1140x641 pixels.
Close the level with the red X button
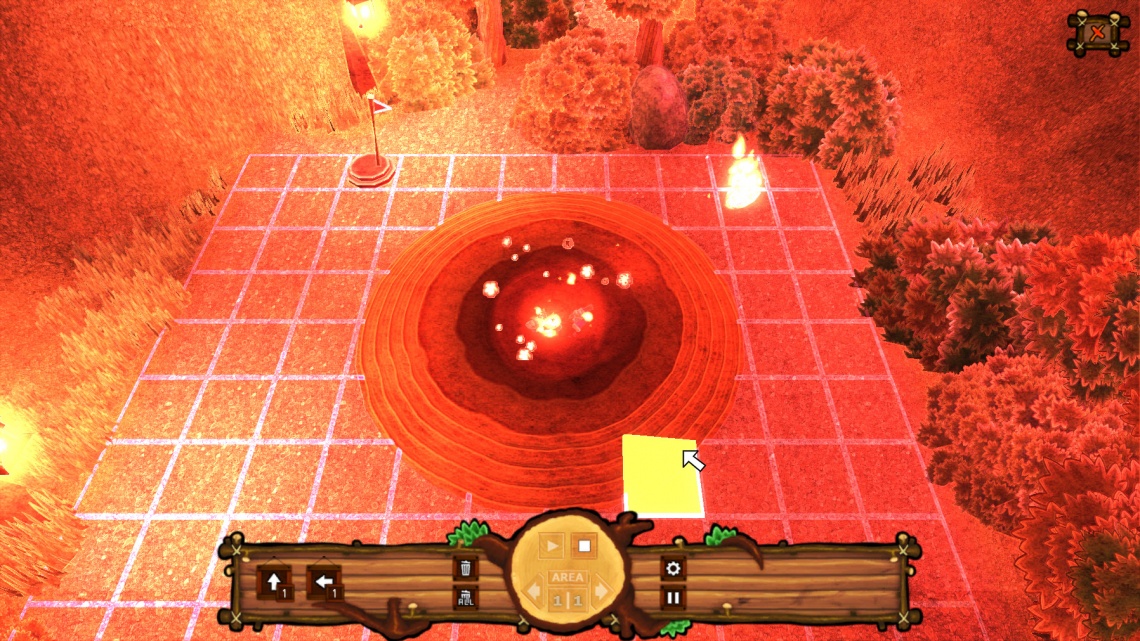[x=1098, y=35]
